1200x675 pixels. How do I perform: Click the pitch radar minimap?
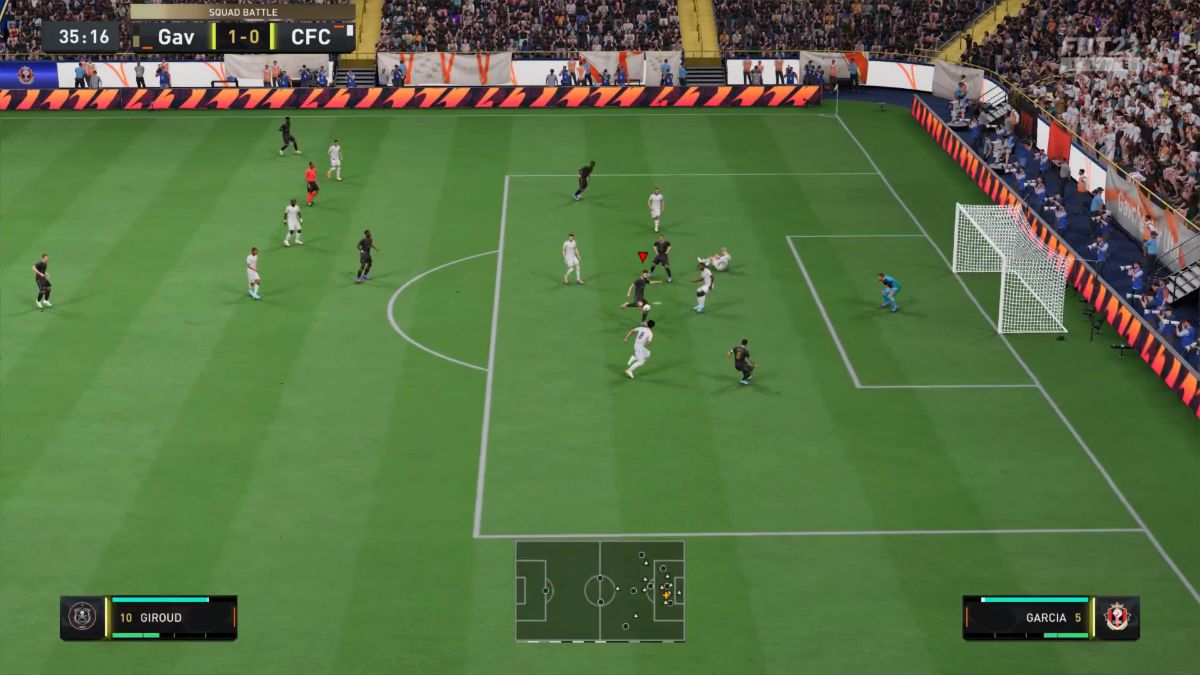[x=600, y=591]
